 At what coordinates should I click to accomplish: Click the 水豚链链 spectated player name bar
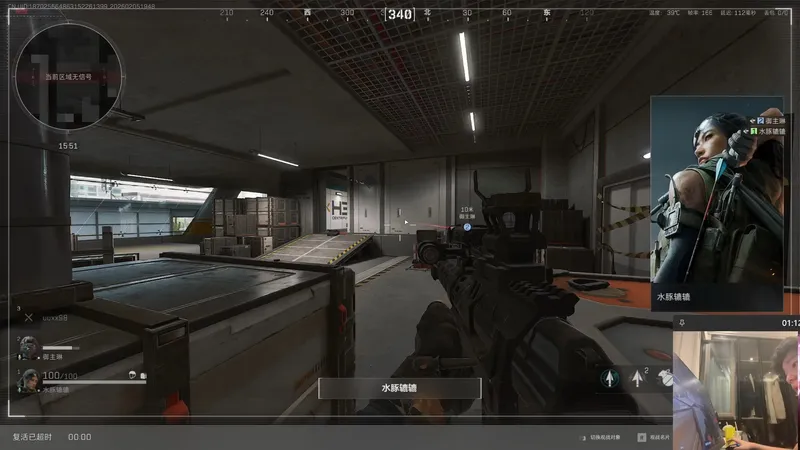pos(400,388)
